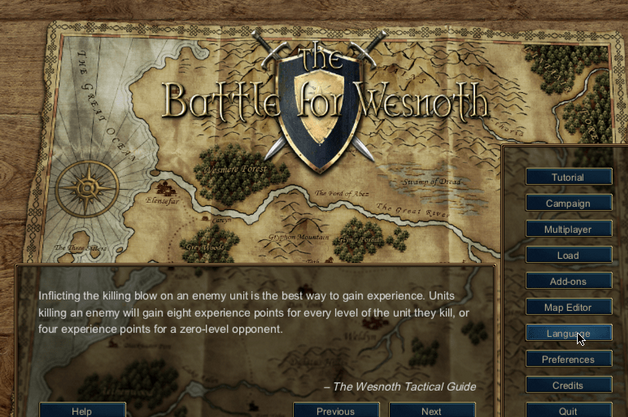Start the Tutorial
628x417 pixels.
(568, 177)
